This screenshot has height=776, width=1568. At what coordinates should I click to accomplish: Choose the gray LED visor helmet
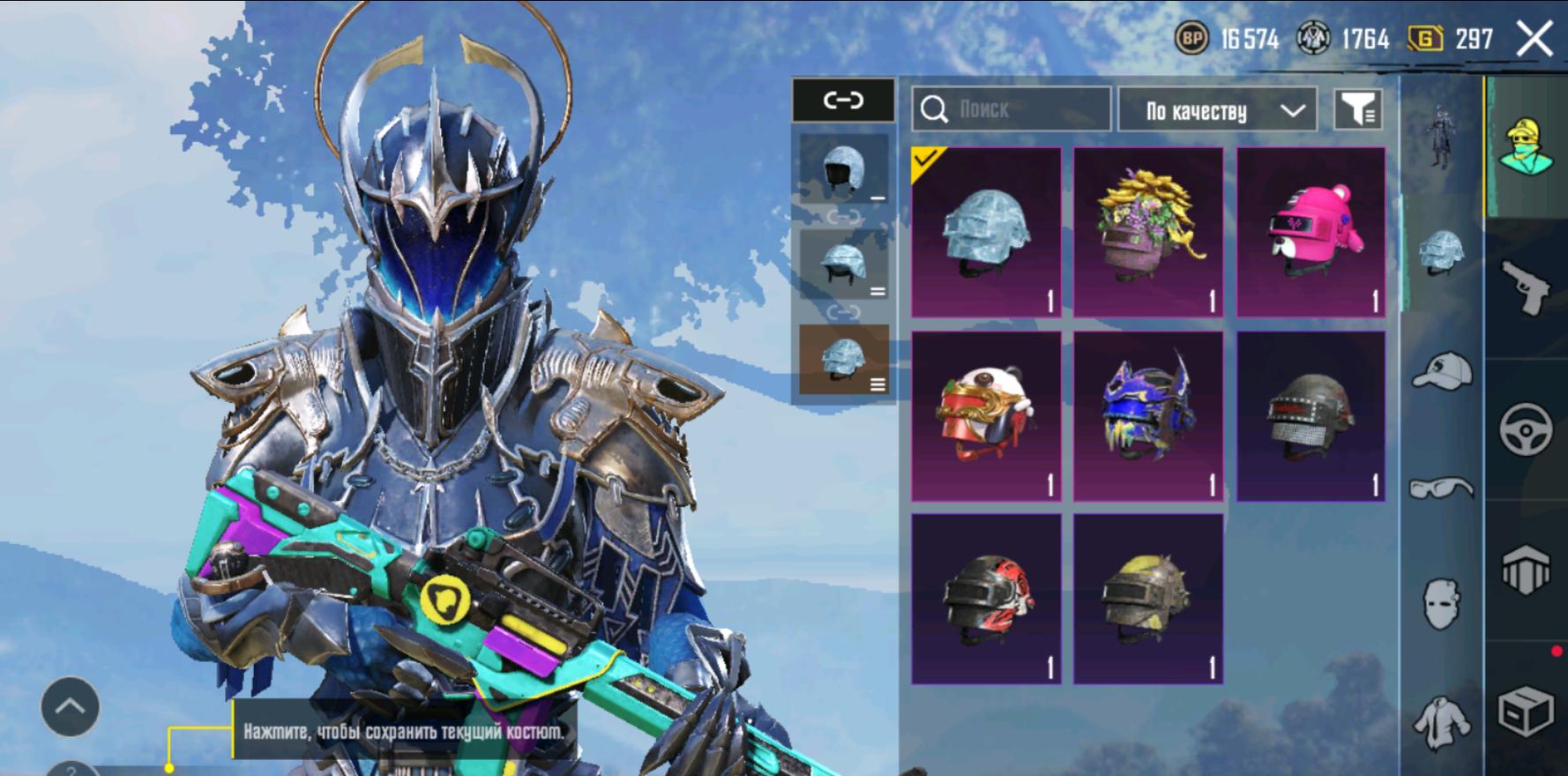(x=1310, y=416)
